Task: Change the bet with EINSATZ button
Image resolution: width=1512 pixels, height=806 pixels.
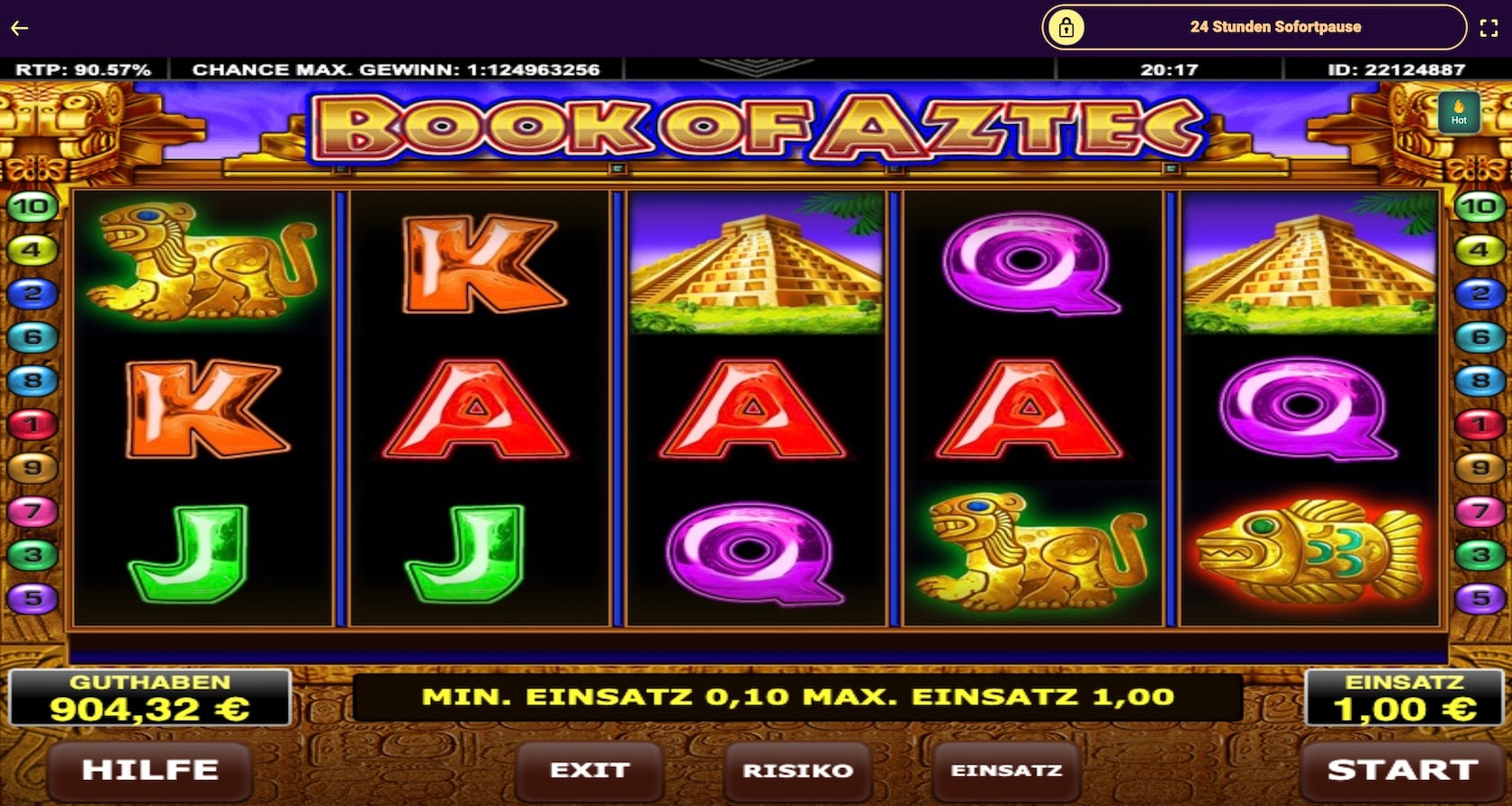Action: (1006, 771)
